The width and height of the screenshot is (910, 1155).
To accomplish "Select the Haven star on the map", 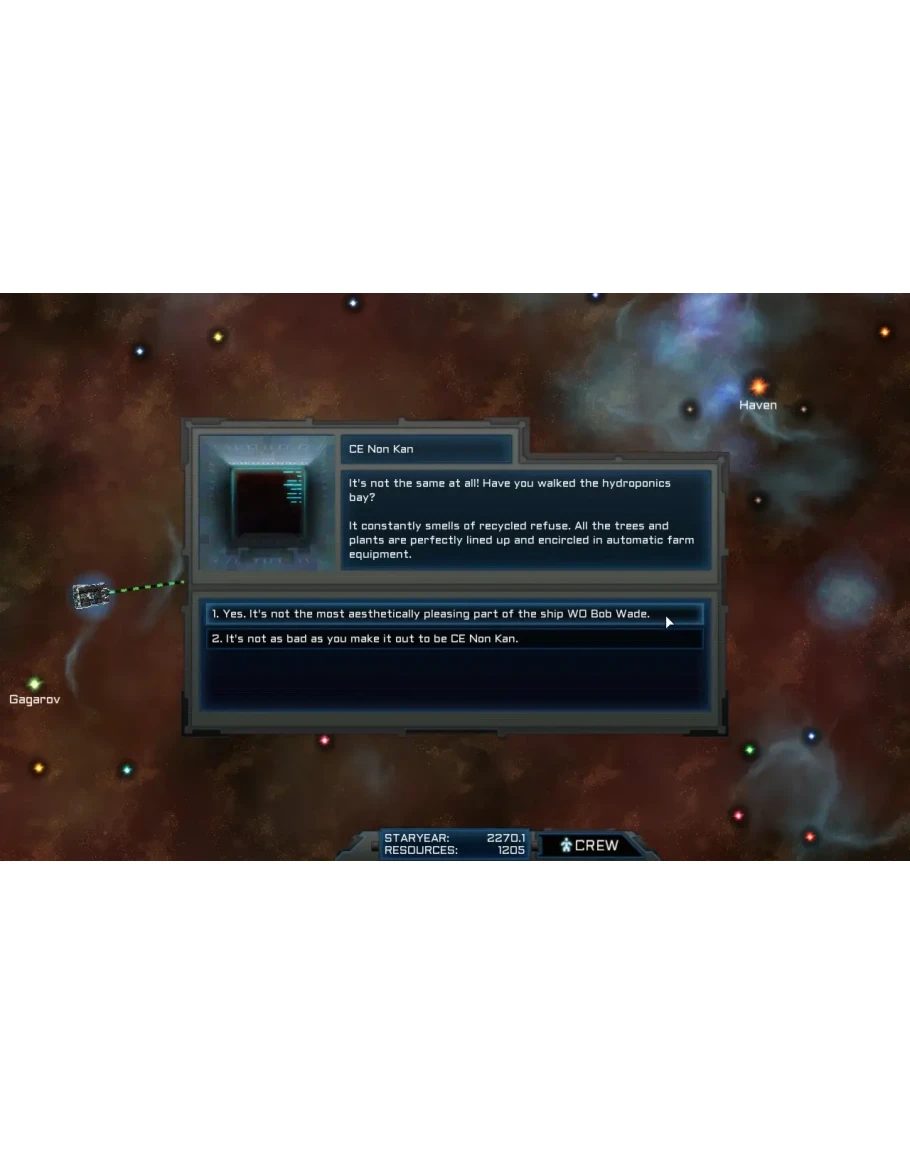I will click(x=759, y=386).
